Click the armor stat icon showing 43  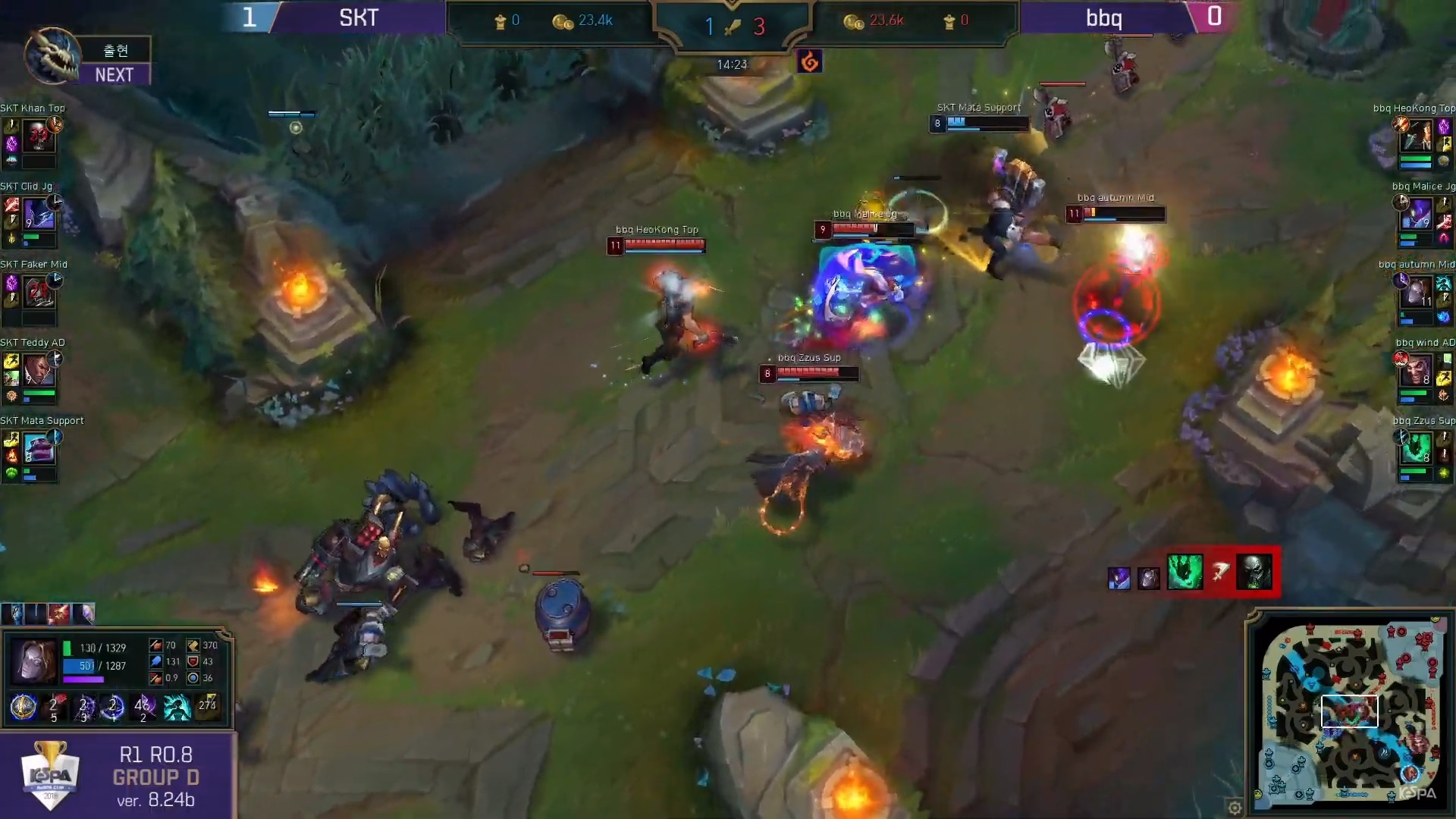tap(192, 661)
